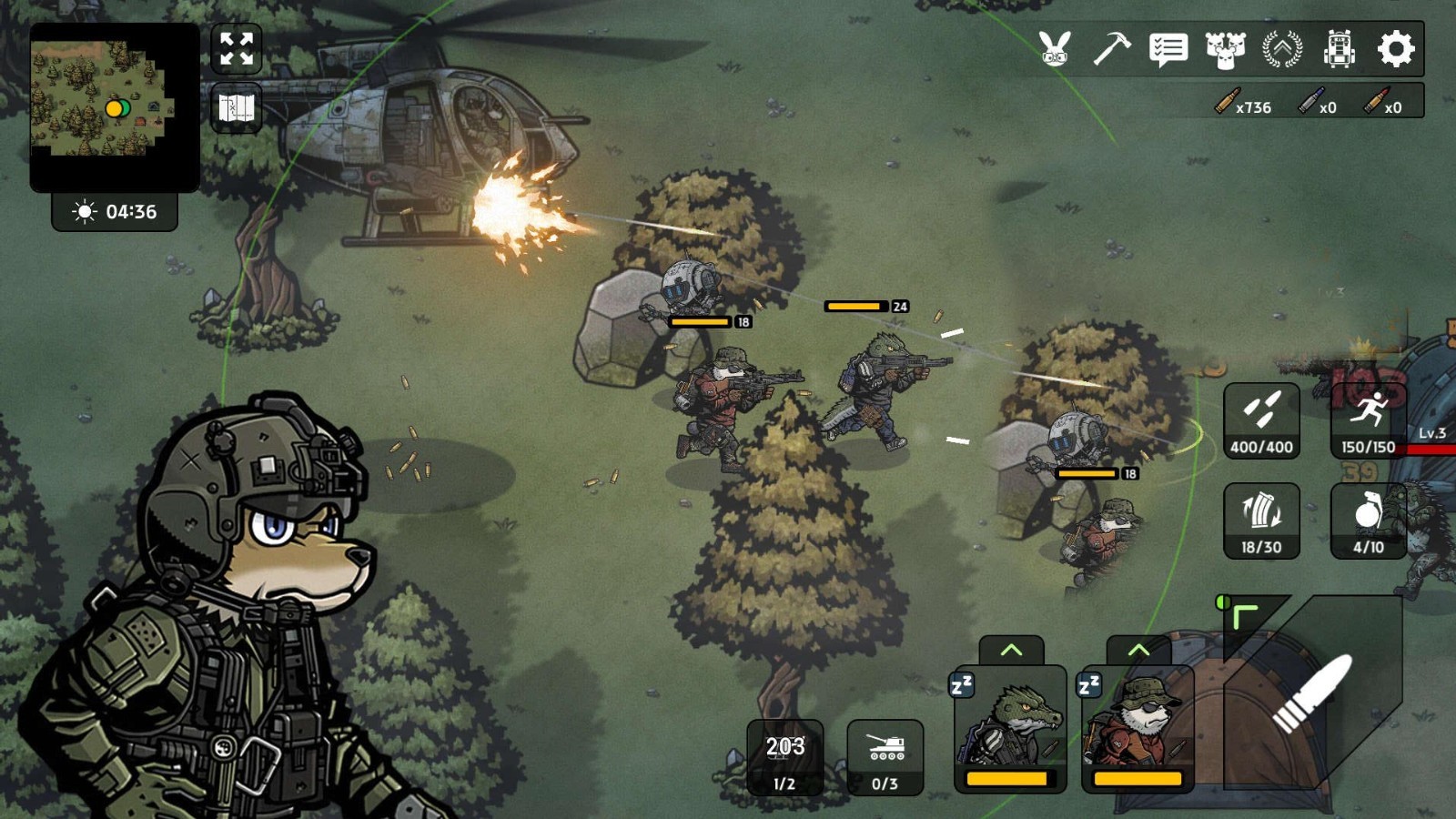Select the panda squad member portrait
Viewport: 1456px width, 819px height.
tap(1137, 730)
